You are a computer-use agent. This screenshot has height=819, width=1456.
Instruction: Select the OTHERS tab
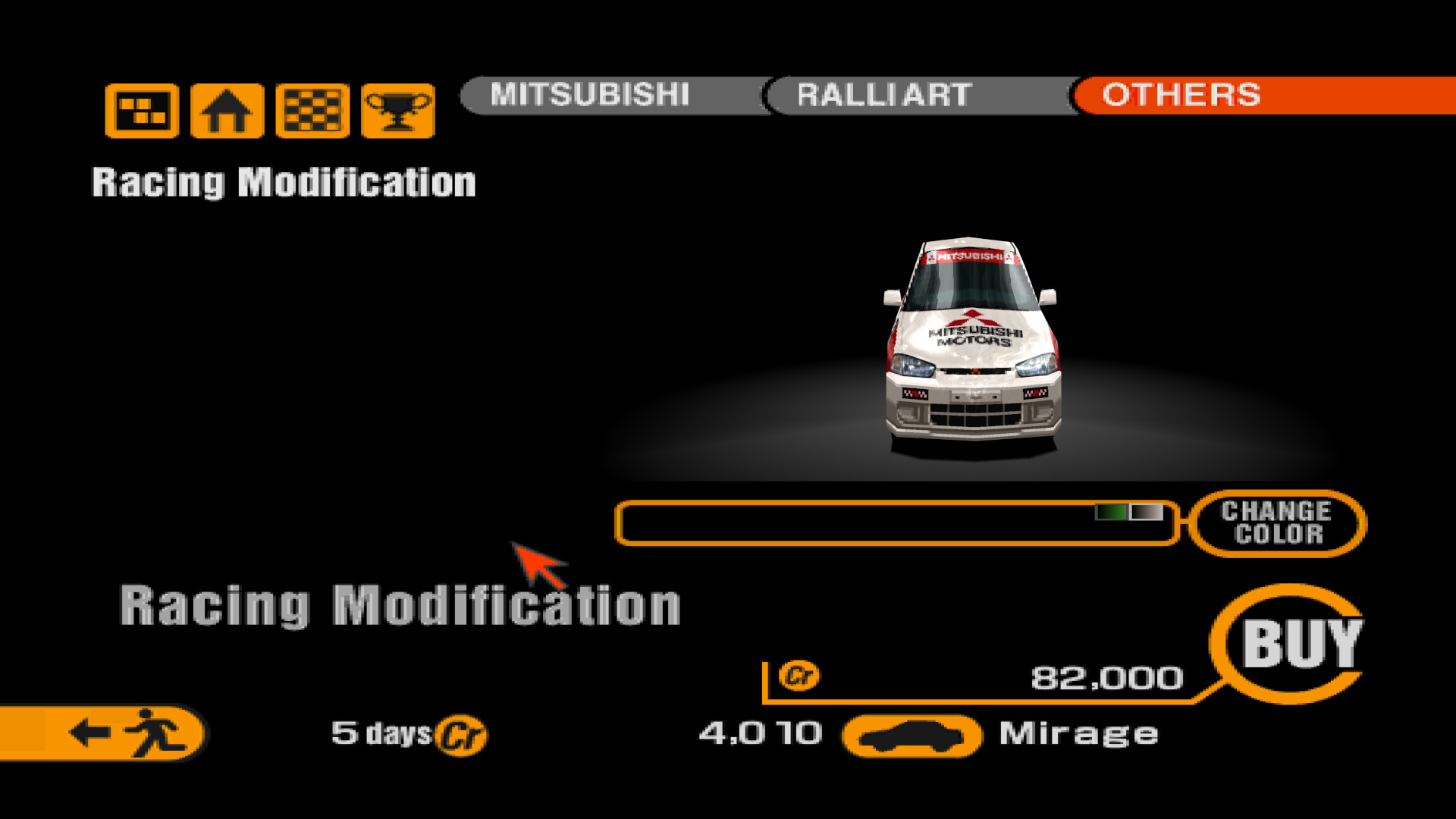tap(1181, 96)
